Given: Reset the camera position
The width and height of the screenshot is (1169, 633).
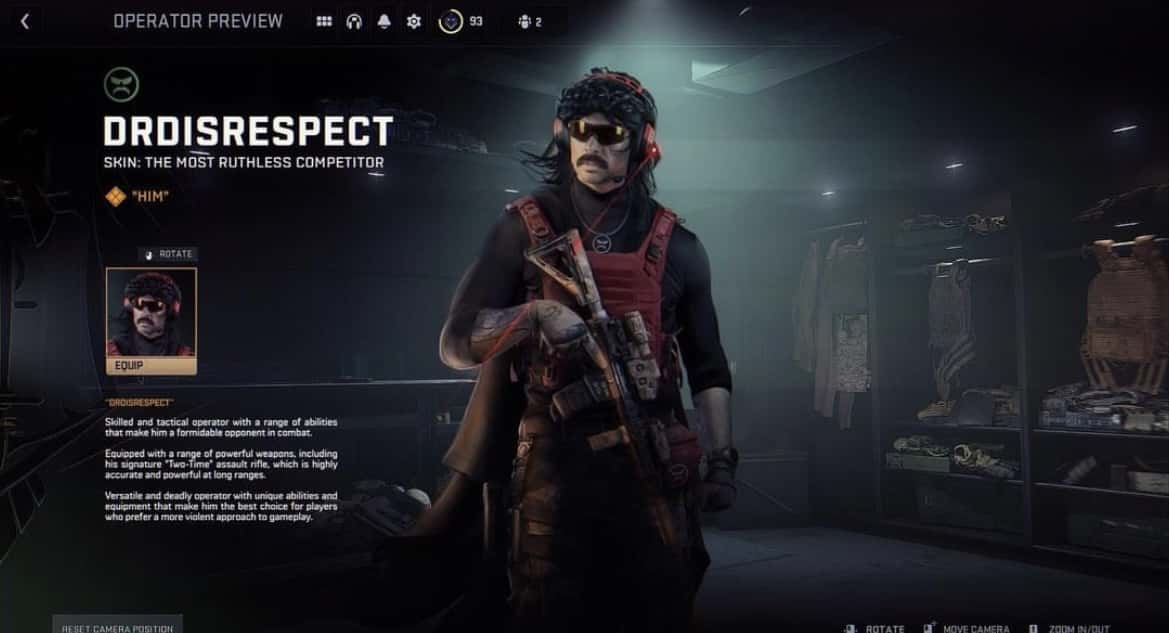Looking at the screenshot, I should pyautogui.click(x=117, y=626).
